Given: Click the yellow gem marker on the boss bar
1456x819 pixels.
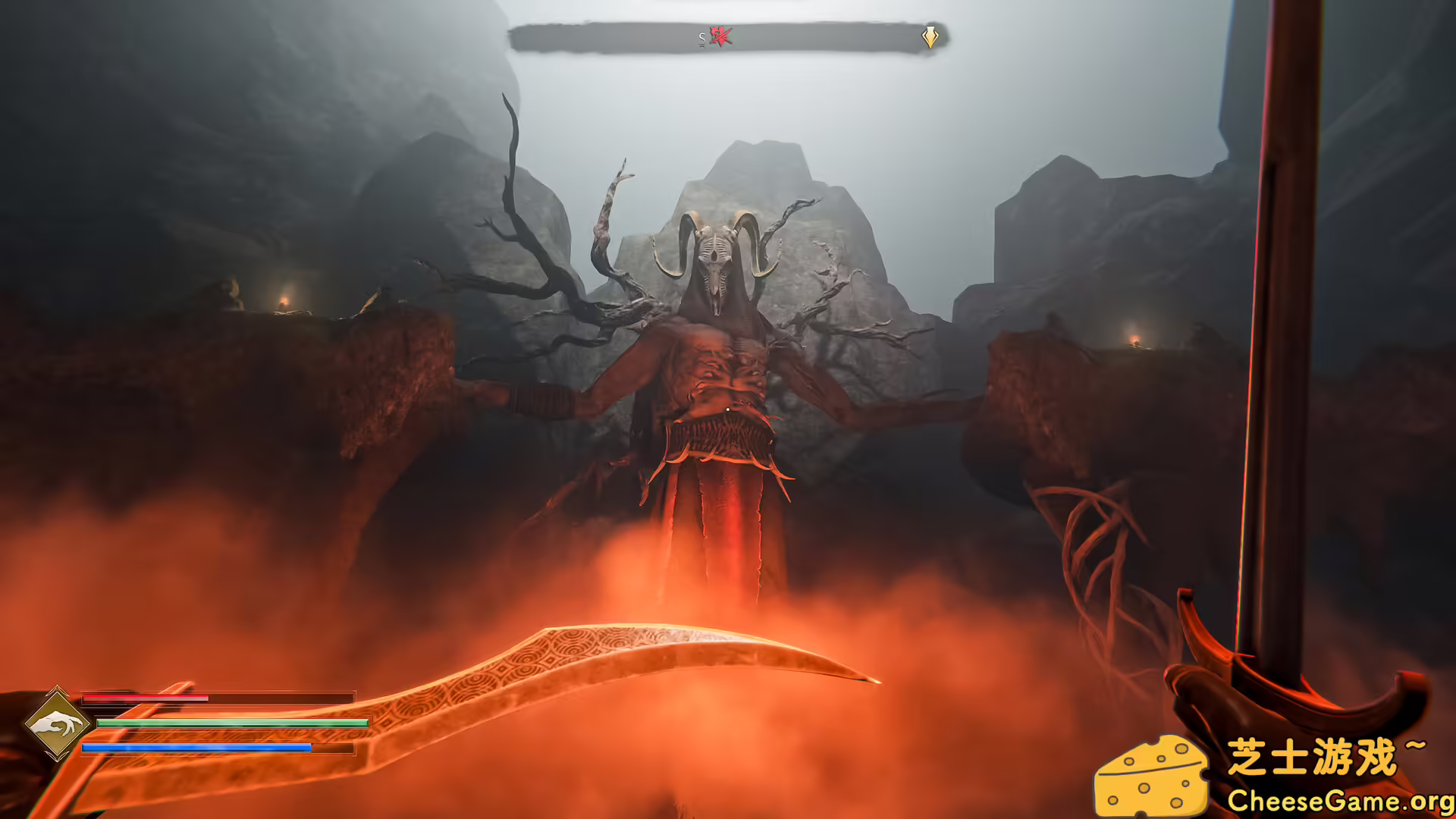Looking at the screenshot, I should [930, 35].
